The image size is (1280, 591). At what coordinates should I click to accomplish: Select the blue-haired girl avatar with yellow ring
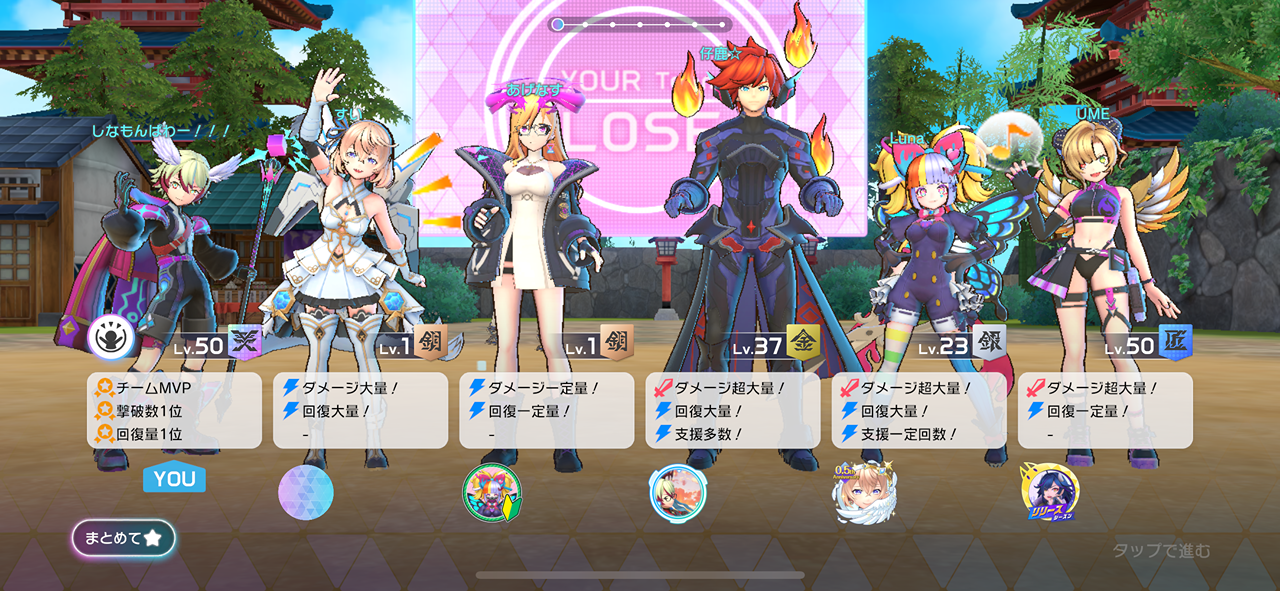(1050, 493)
